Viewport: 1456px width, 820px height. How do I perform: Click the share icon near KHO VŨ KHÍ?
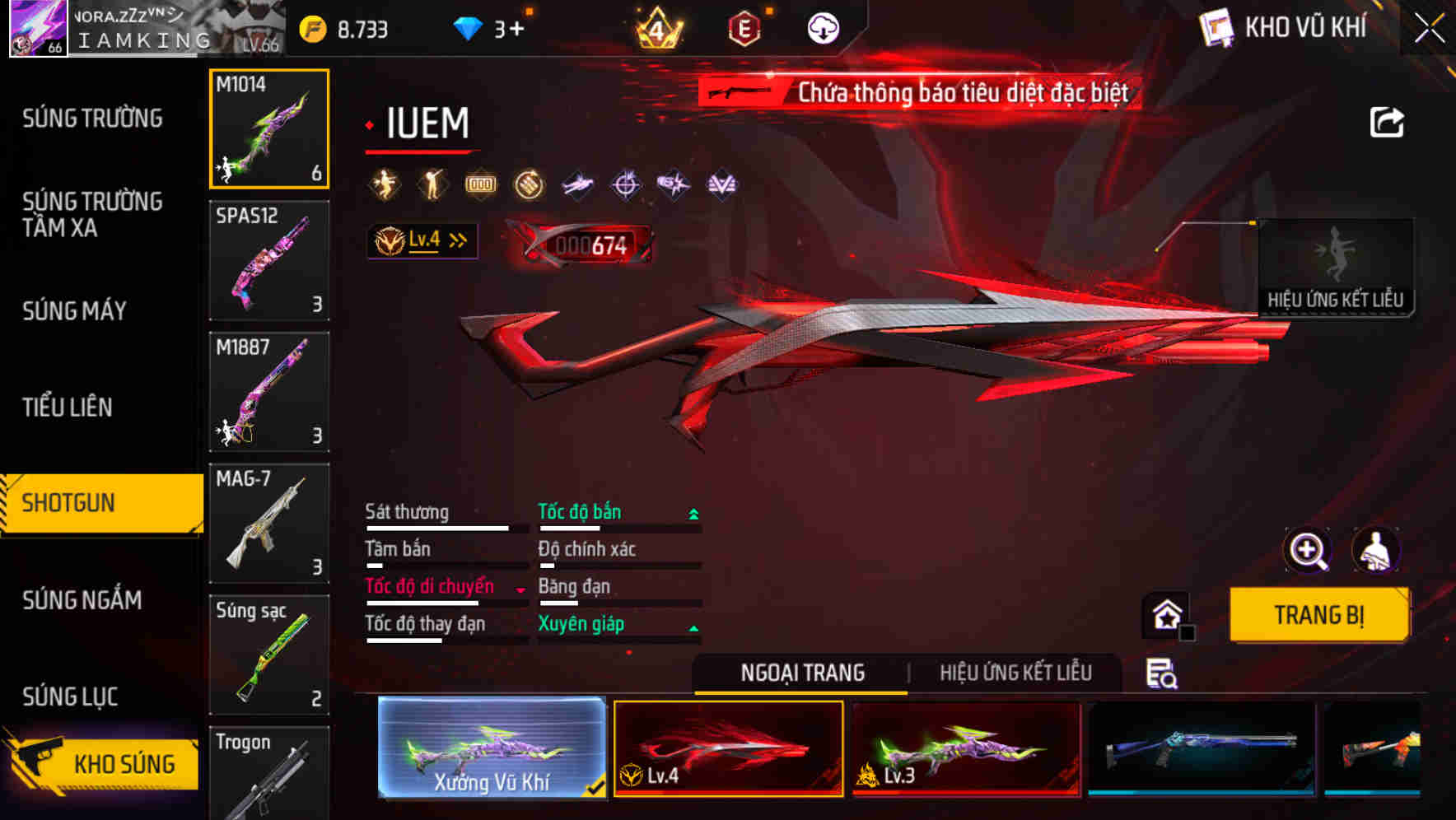1388,120
